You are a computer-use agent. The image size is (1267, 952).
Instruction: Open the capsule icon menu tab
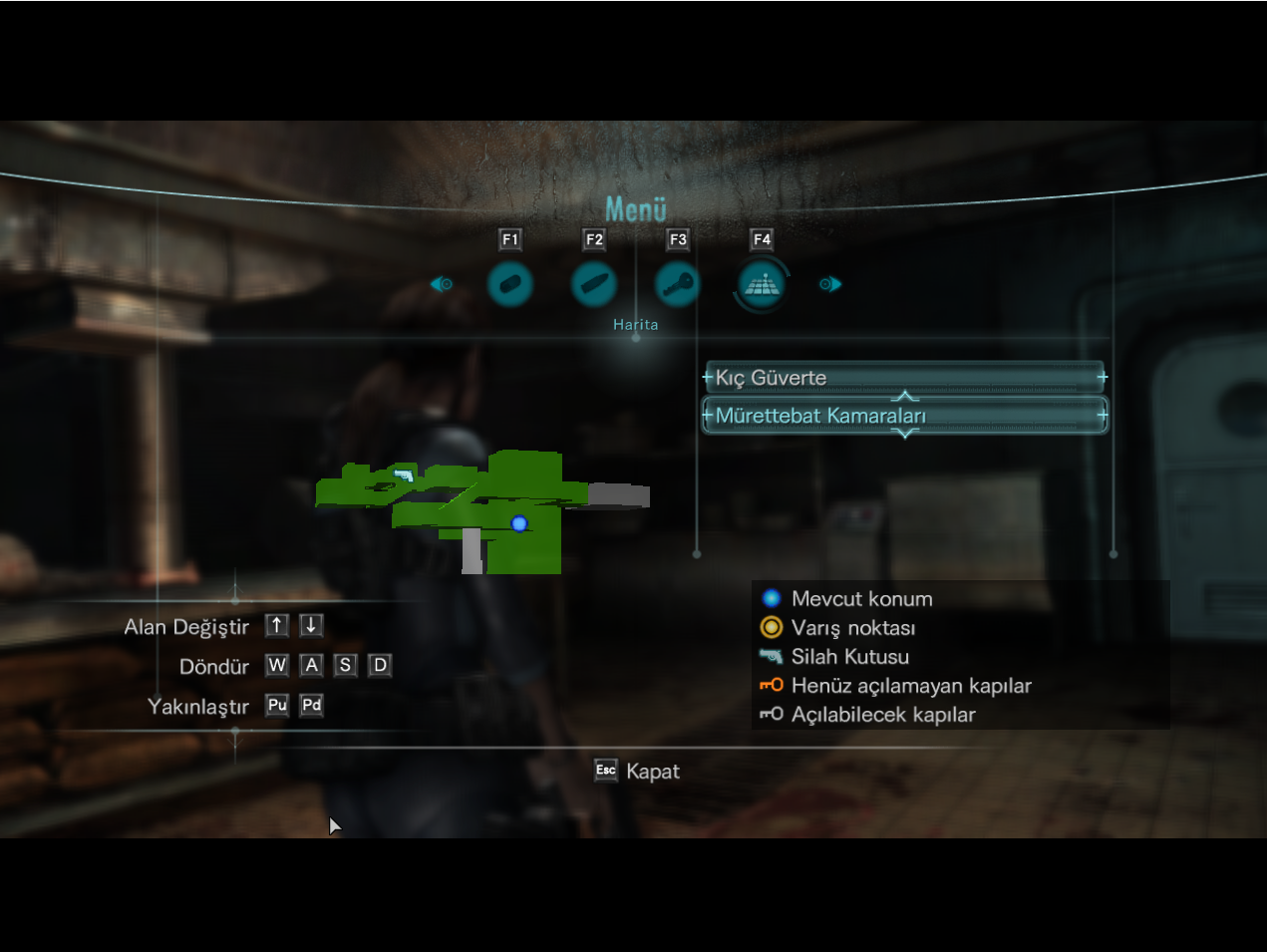[509, 284]
